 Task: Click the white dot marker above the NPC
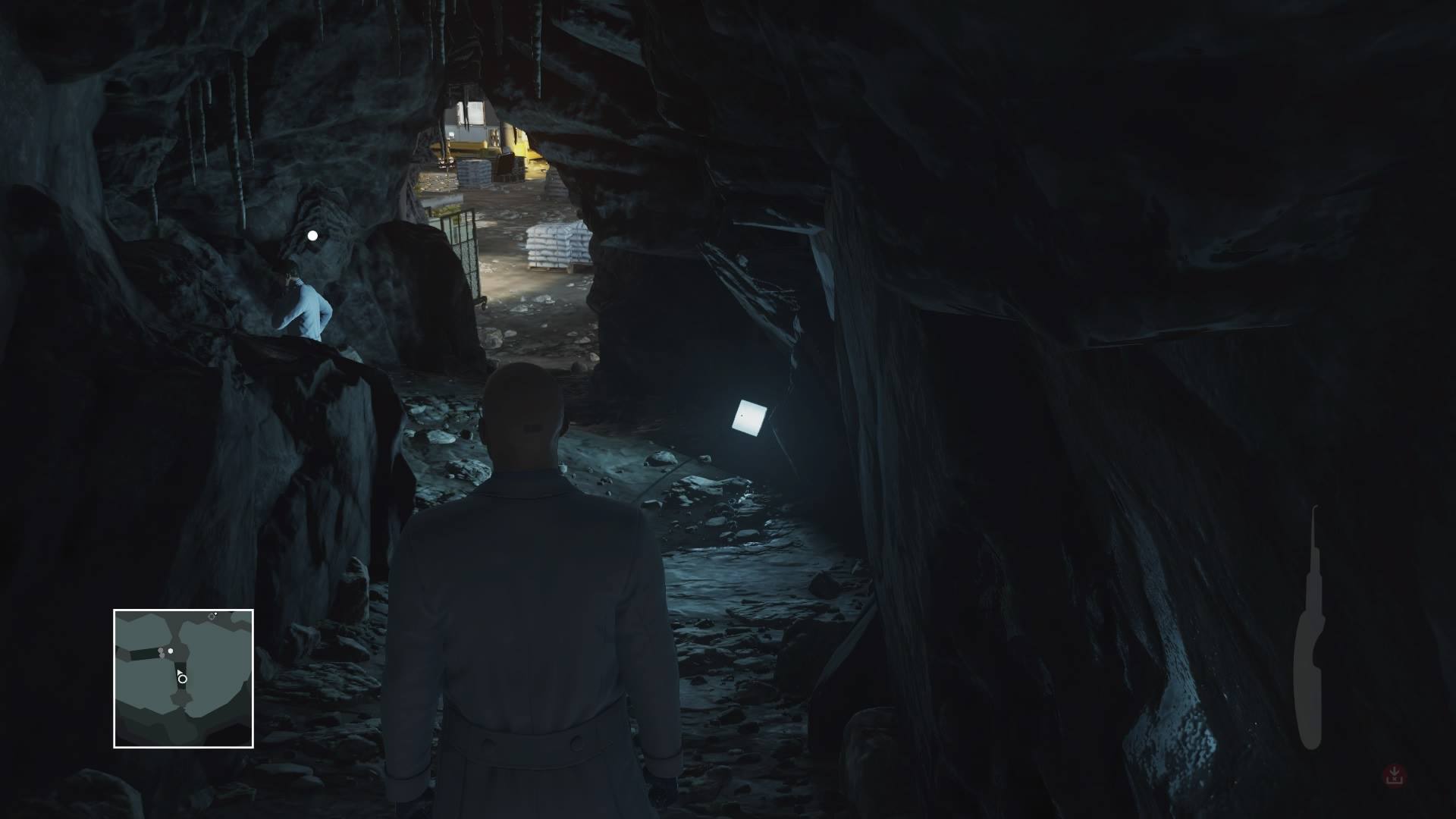tap(312, 236)
